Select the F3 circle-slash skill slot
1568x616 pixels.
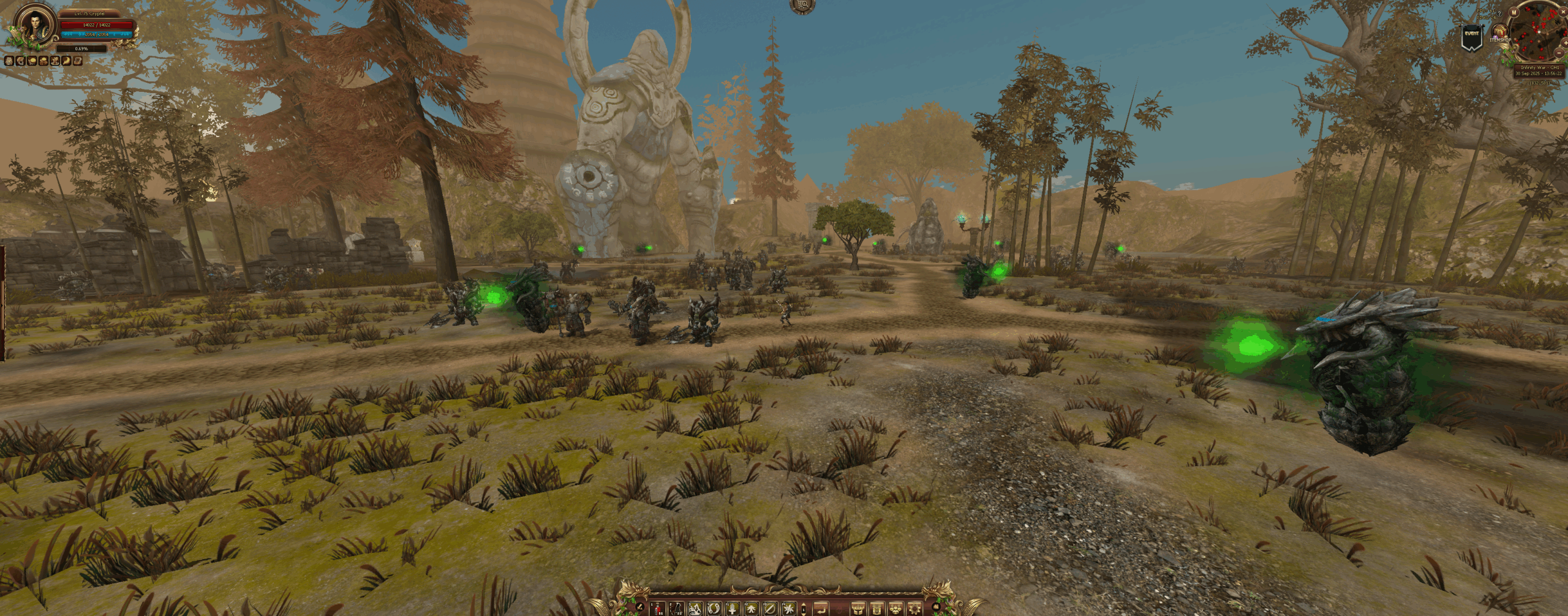coord(770,609)
